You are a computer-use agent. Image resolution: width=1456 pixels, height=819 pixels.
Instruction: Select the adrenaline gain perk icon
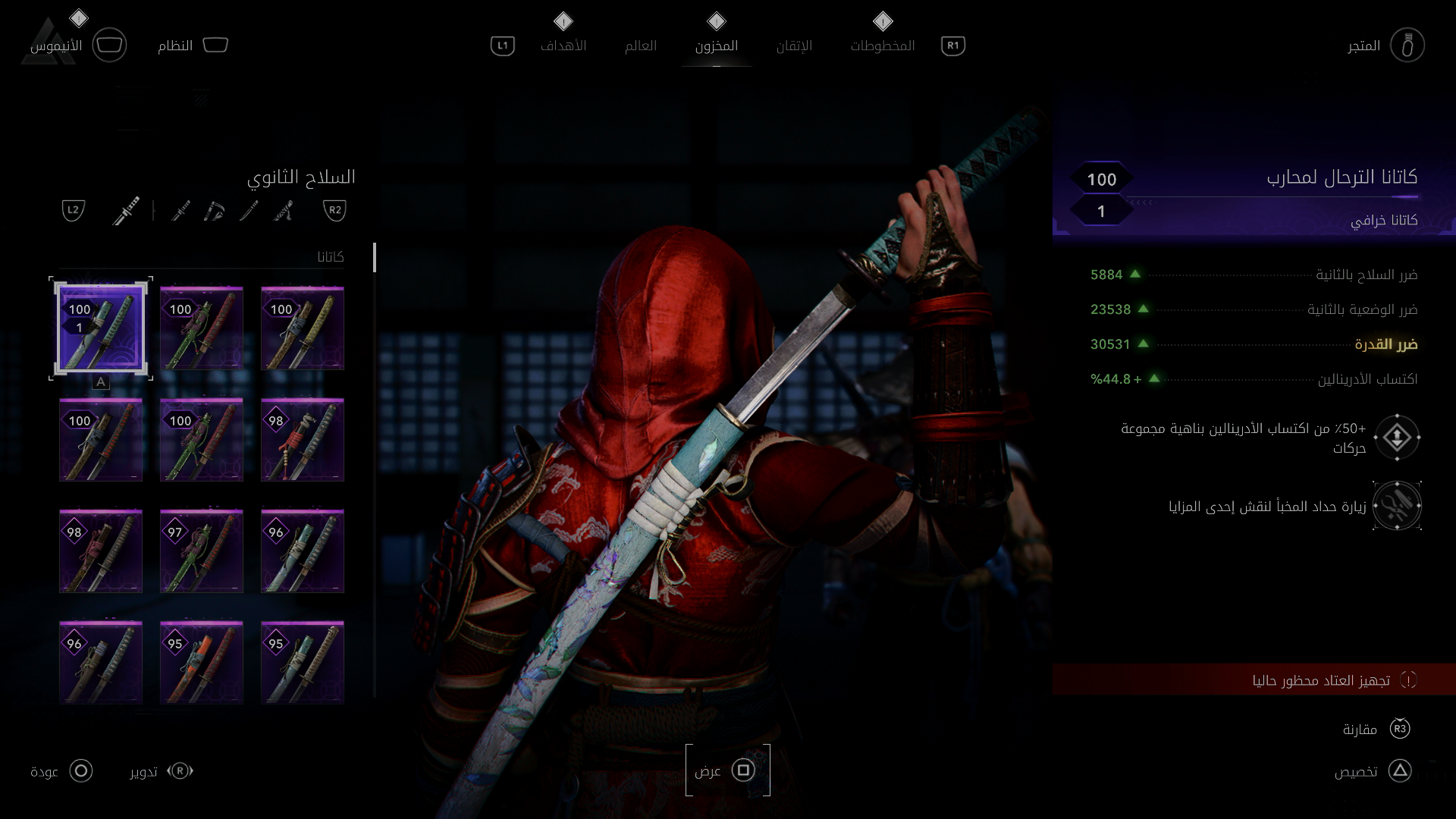[x=1397, y=438]
